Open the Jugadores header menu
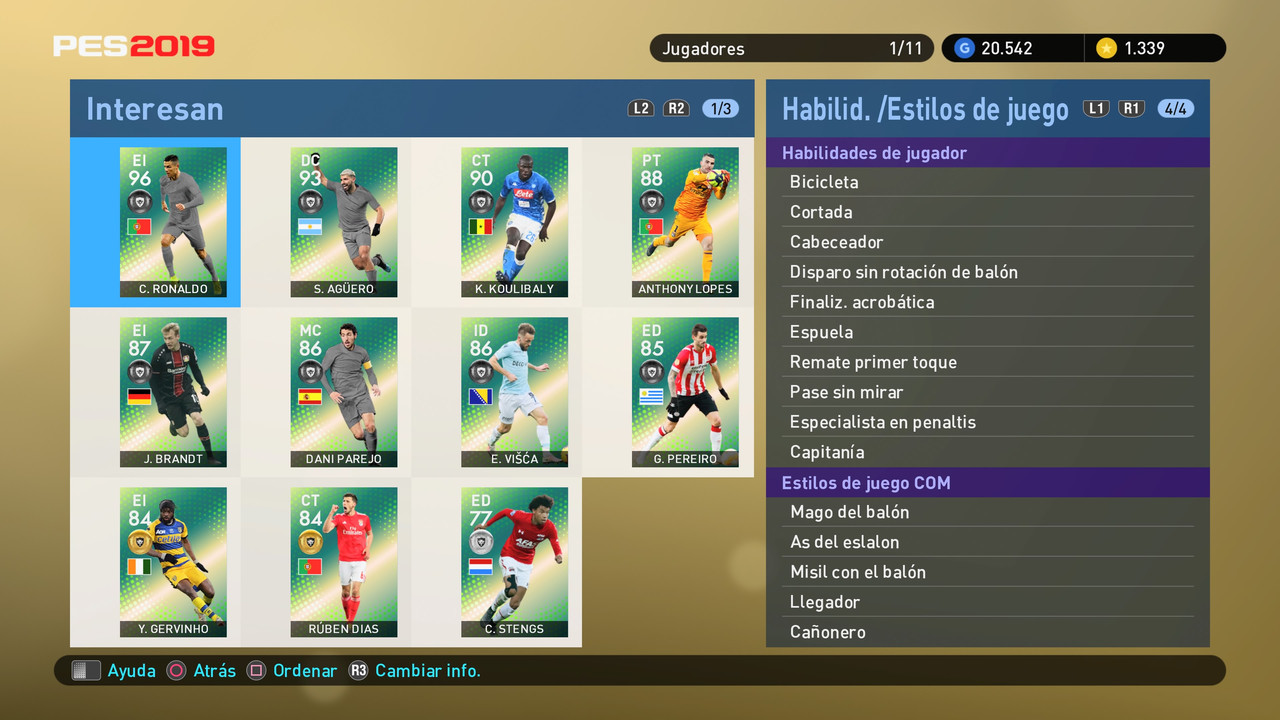The width and height of the screenshot is (1280, 720). [790, 48]
